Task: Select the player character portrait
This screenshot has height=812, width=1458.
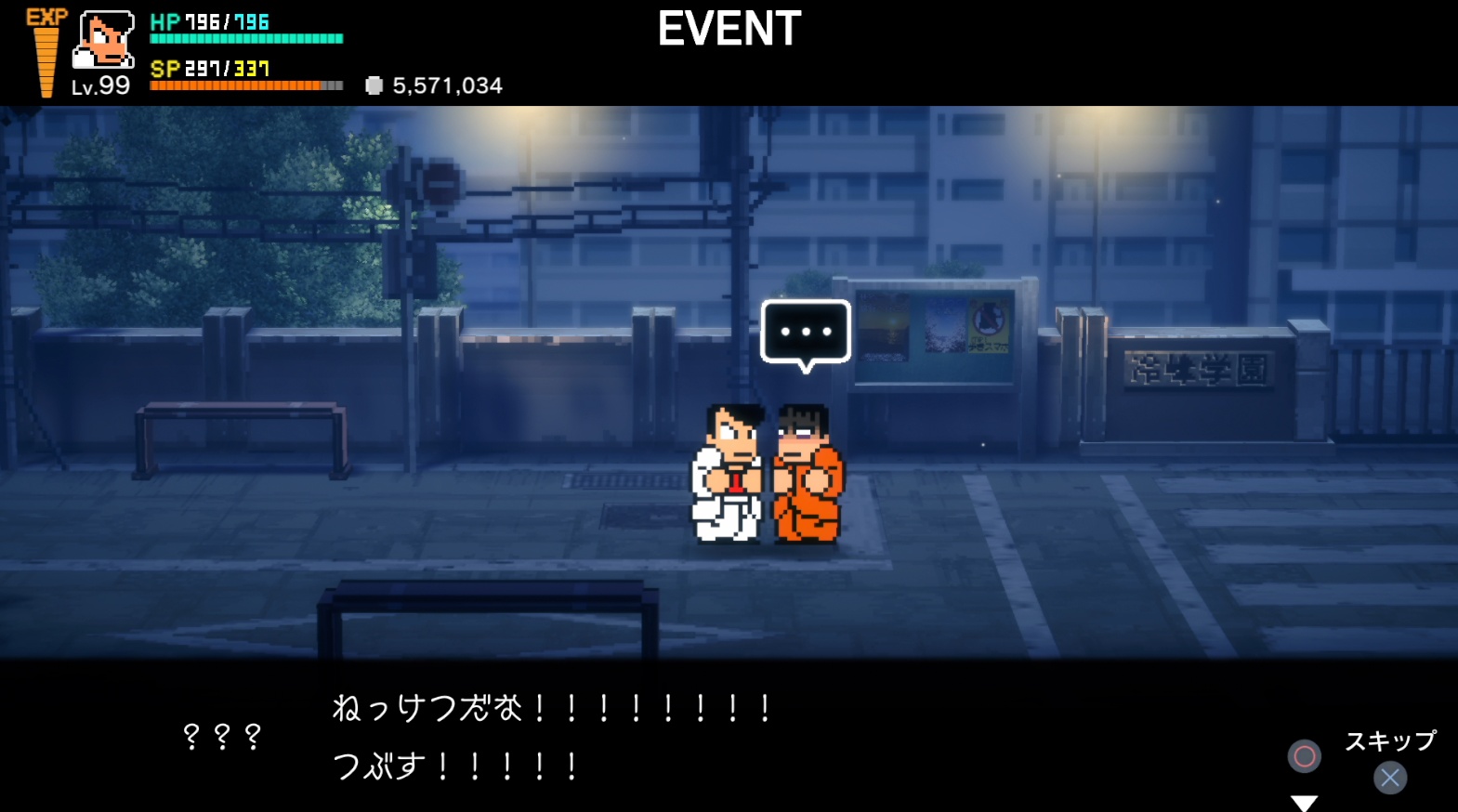Action: pyautogui.click(x=103, y=40)
